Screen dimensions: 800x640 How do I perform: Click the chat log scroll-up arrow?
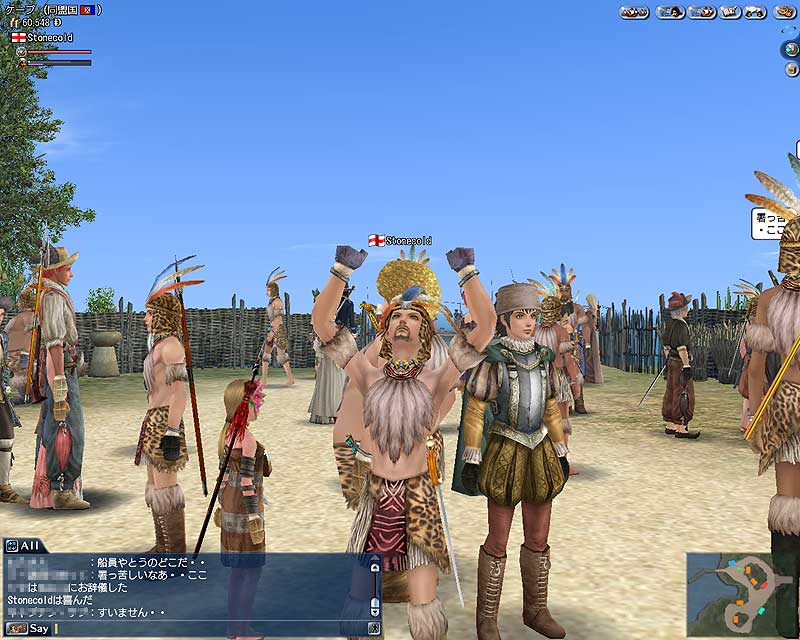(375, 566)
